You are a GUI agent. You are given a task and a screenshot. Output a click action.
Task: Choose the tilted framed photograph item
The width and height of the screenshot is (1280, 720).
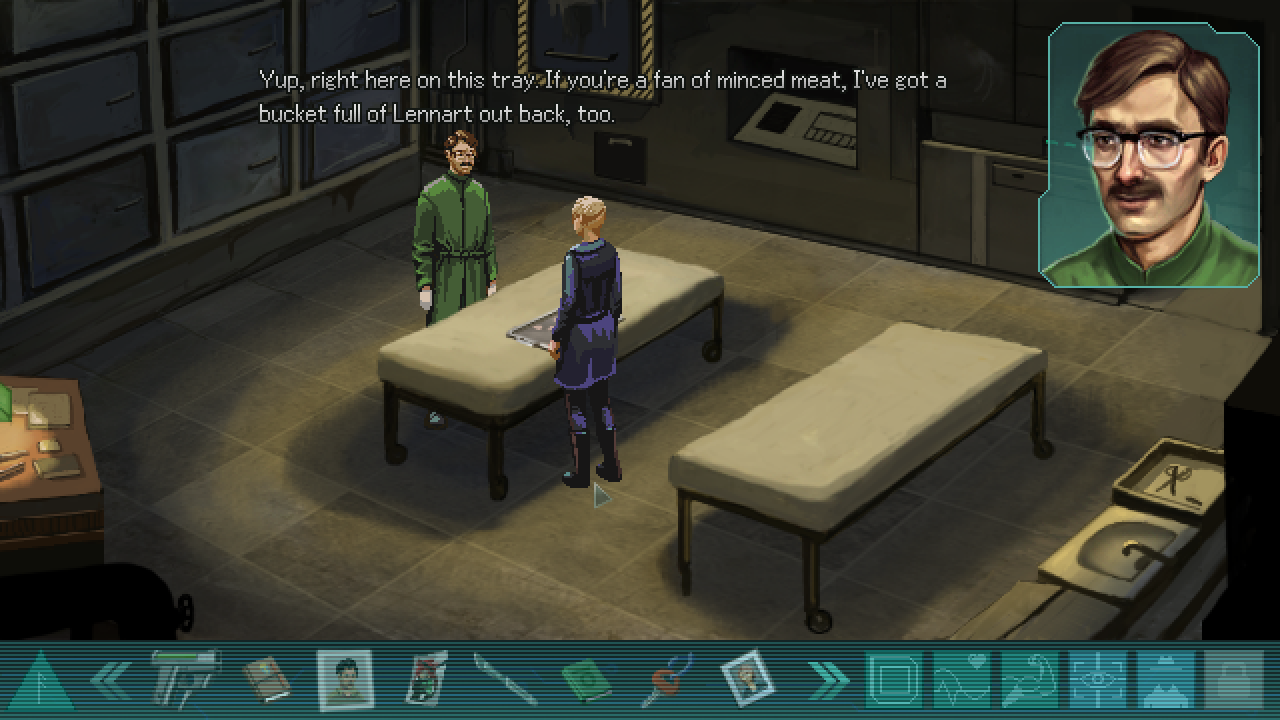click(746, 679)
